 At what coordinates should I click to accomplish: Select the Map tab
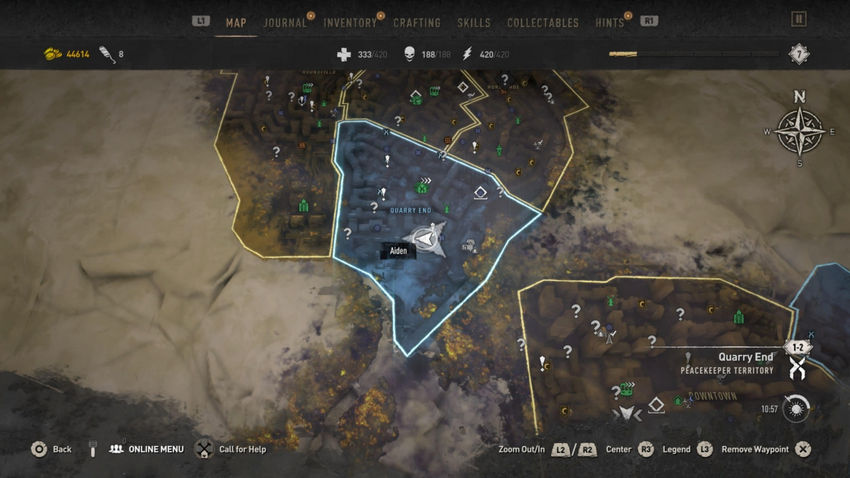236,23
